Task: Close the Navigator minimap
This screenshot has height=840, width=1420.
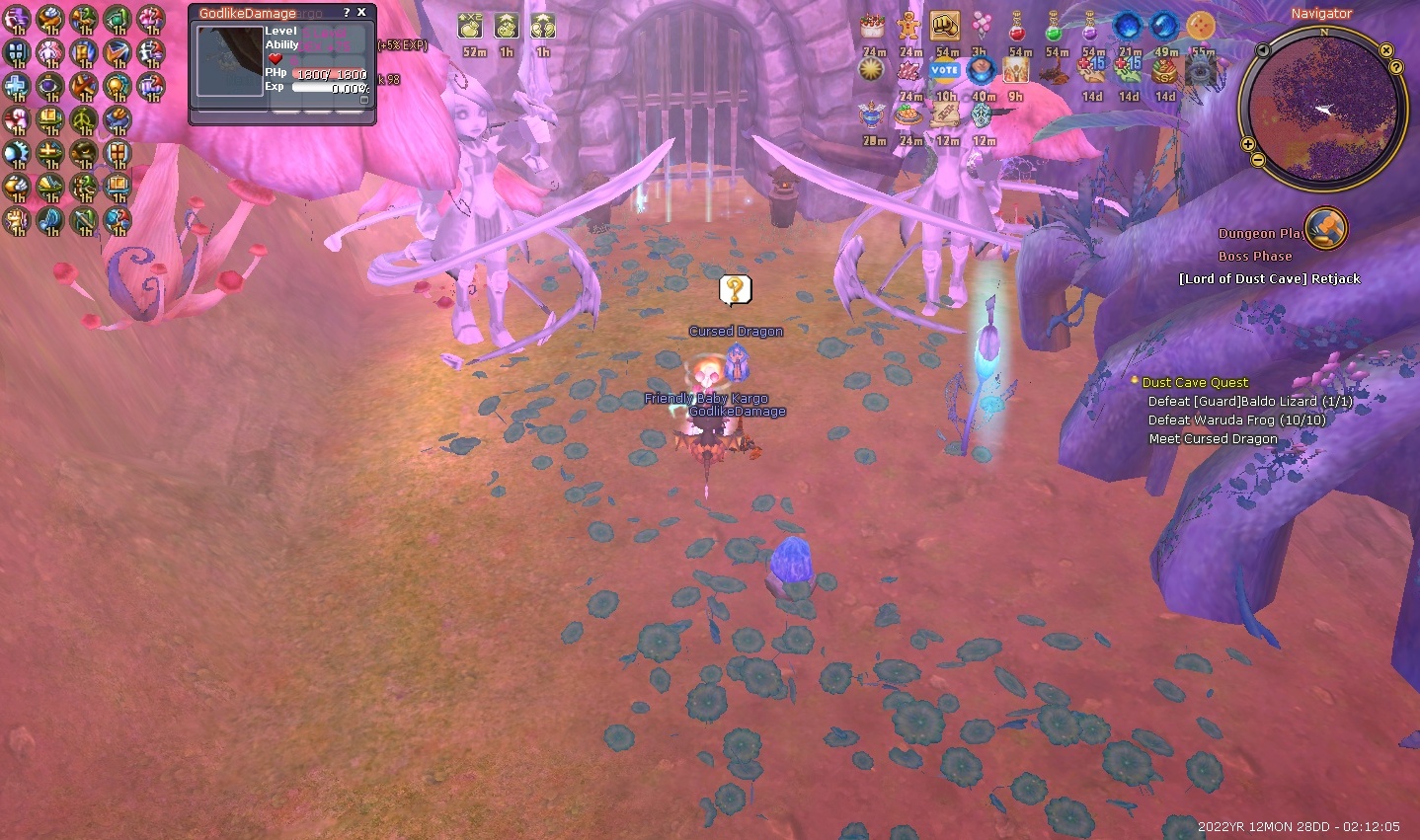Action: tap(1386, 50)
